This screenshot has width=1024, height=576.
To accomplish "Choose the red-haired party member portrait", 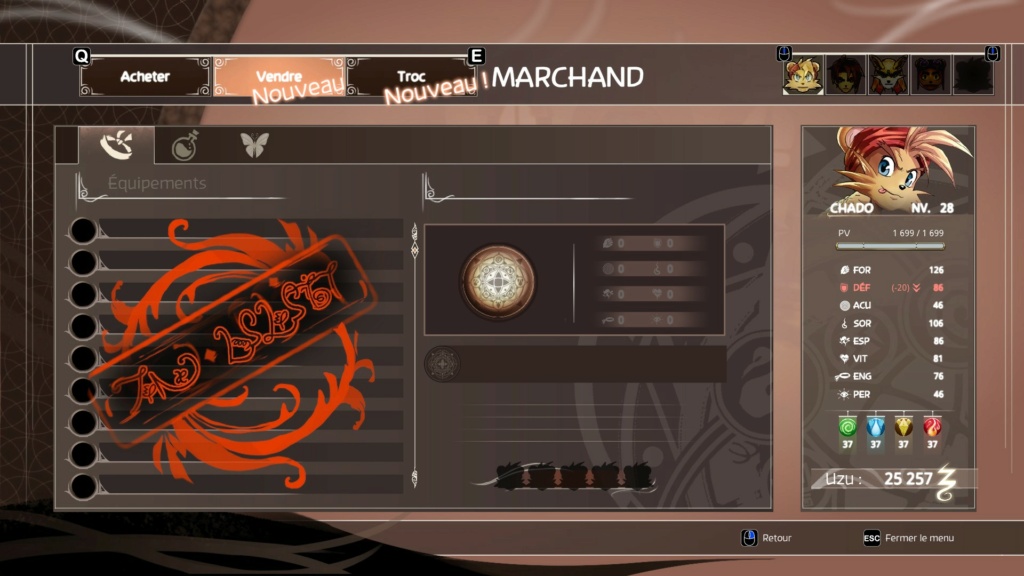I will pos(845,75).
